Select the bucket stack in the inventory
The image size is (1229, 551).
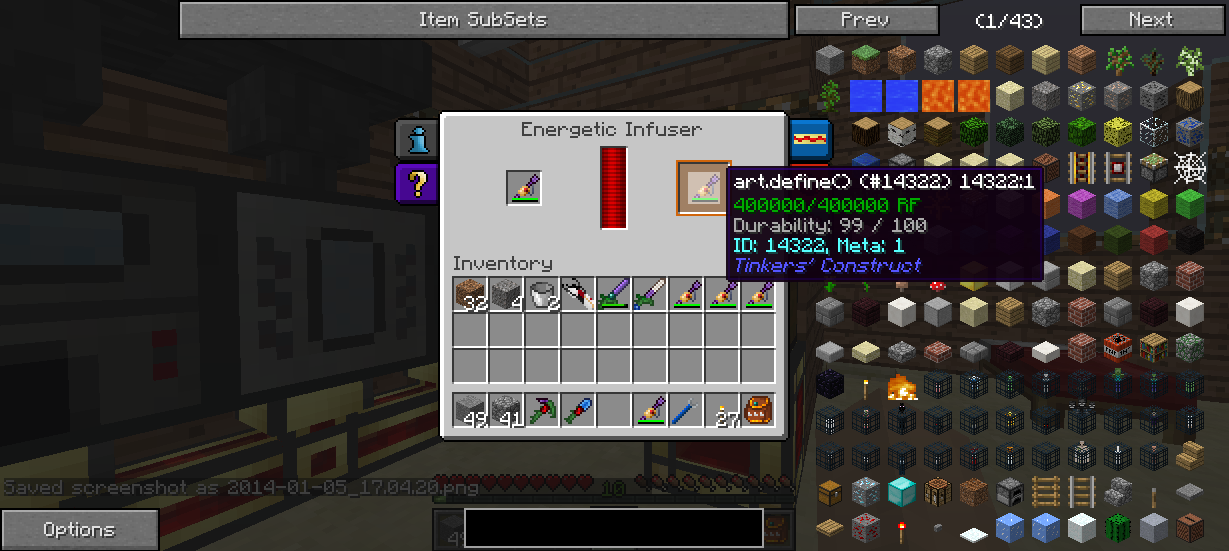pyautogui.click(x=543, y=295)
